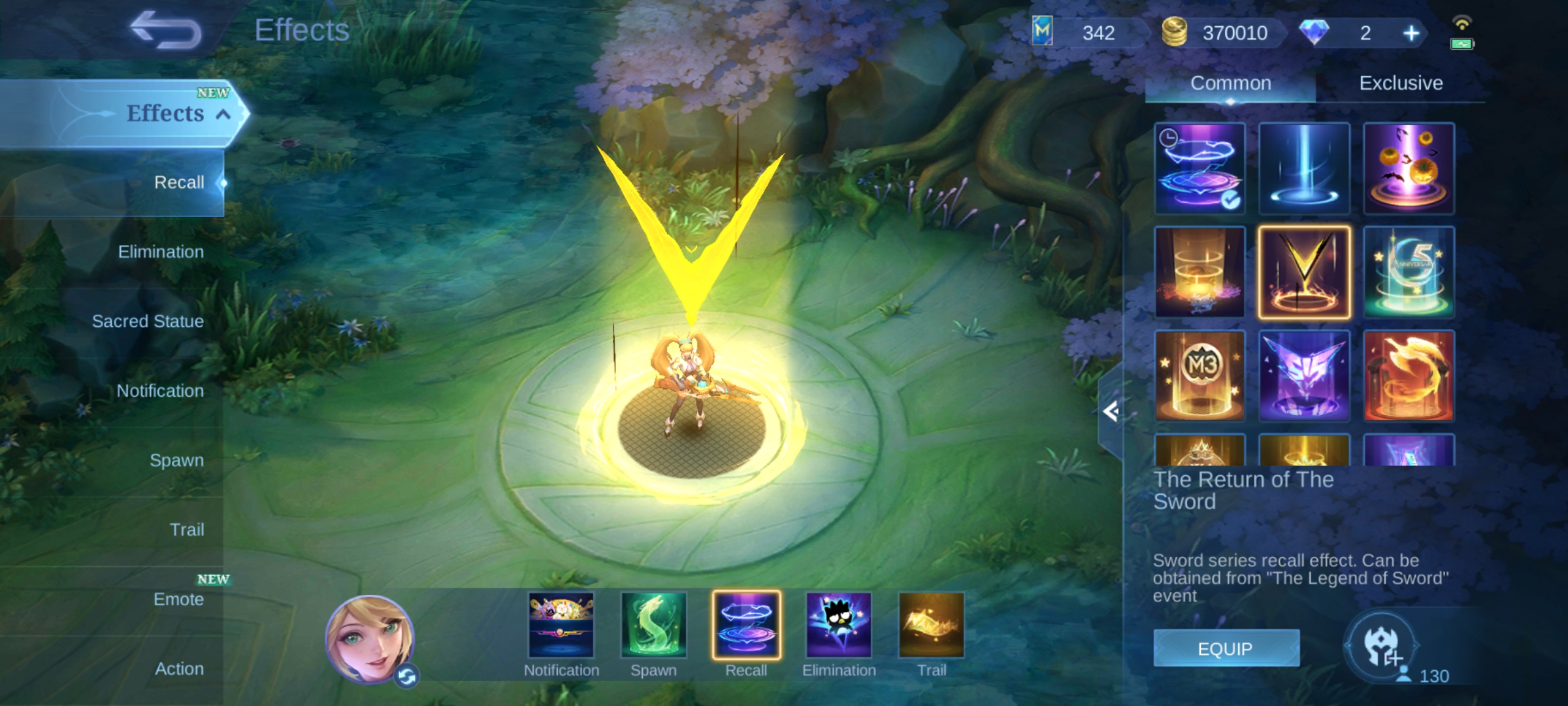Switch to the Exclusive tab

pos(1401,83)
